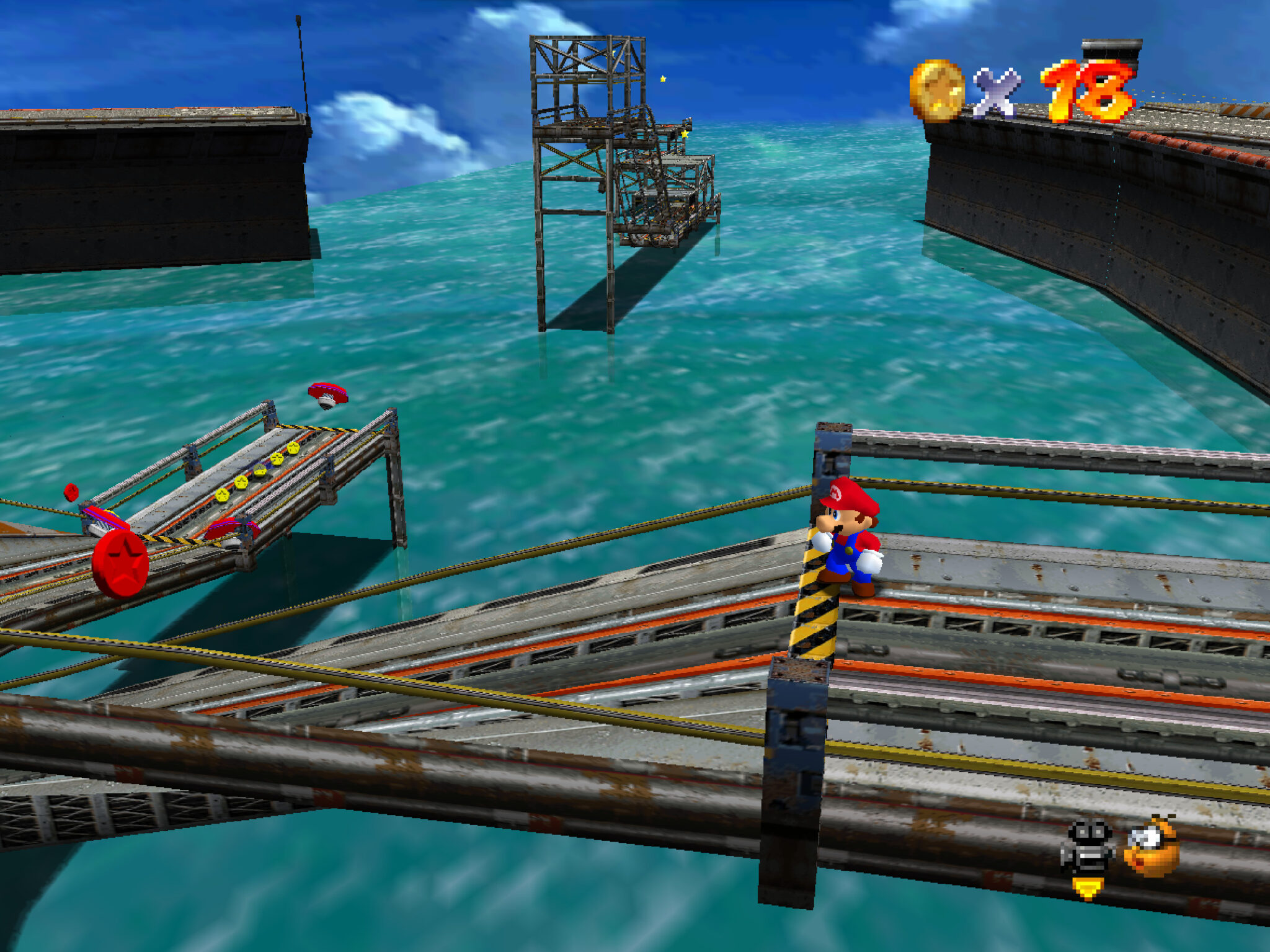Screen dimensions: 1270x952
Task: Click the sloped ramp platform on the left
Action: (x=248, y=484)
